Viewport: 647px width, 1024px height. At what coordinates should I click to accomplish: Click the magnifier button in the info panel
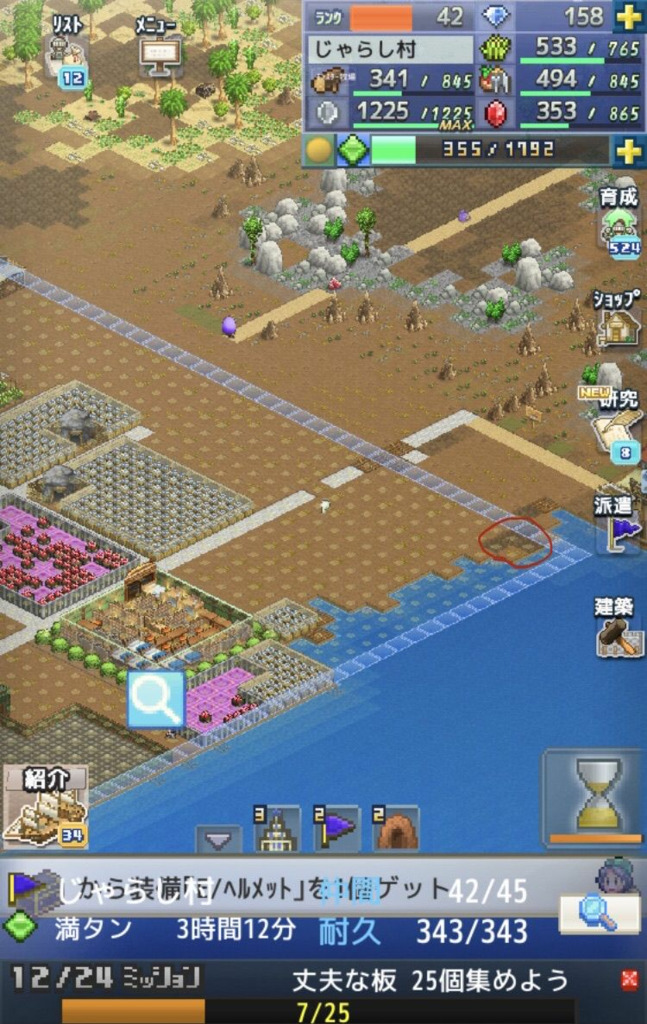598,912
